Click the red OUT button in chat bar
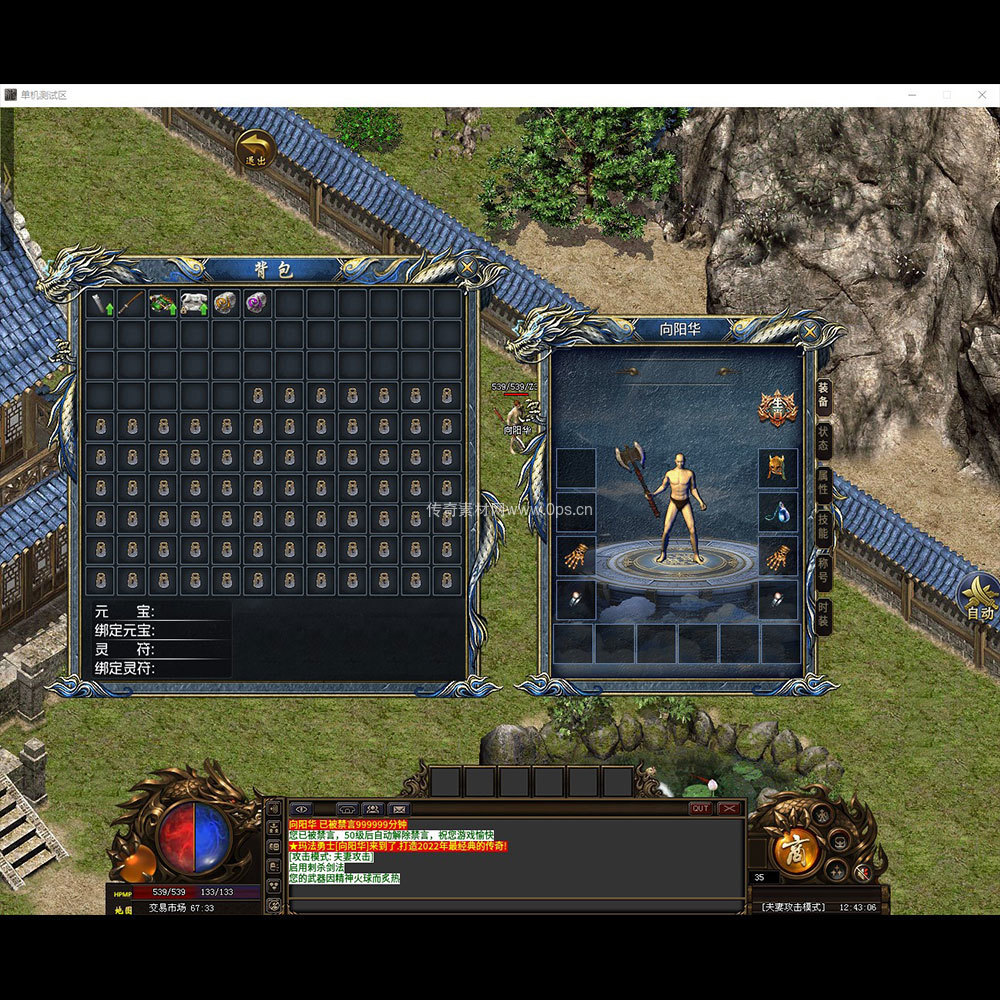The image size is (1000, 1000). tap(700, 808)
